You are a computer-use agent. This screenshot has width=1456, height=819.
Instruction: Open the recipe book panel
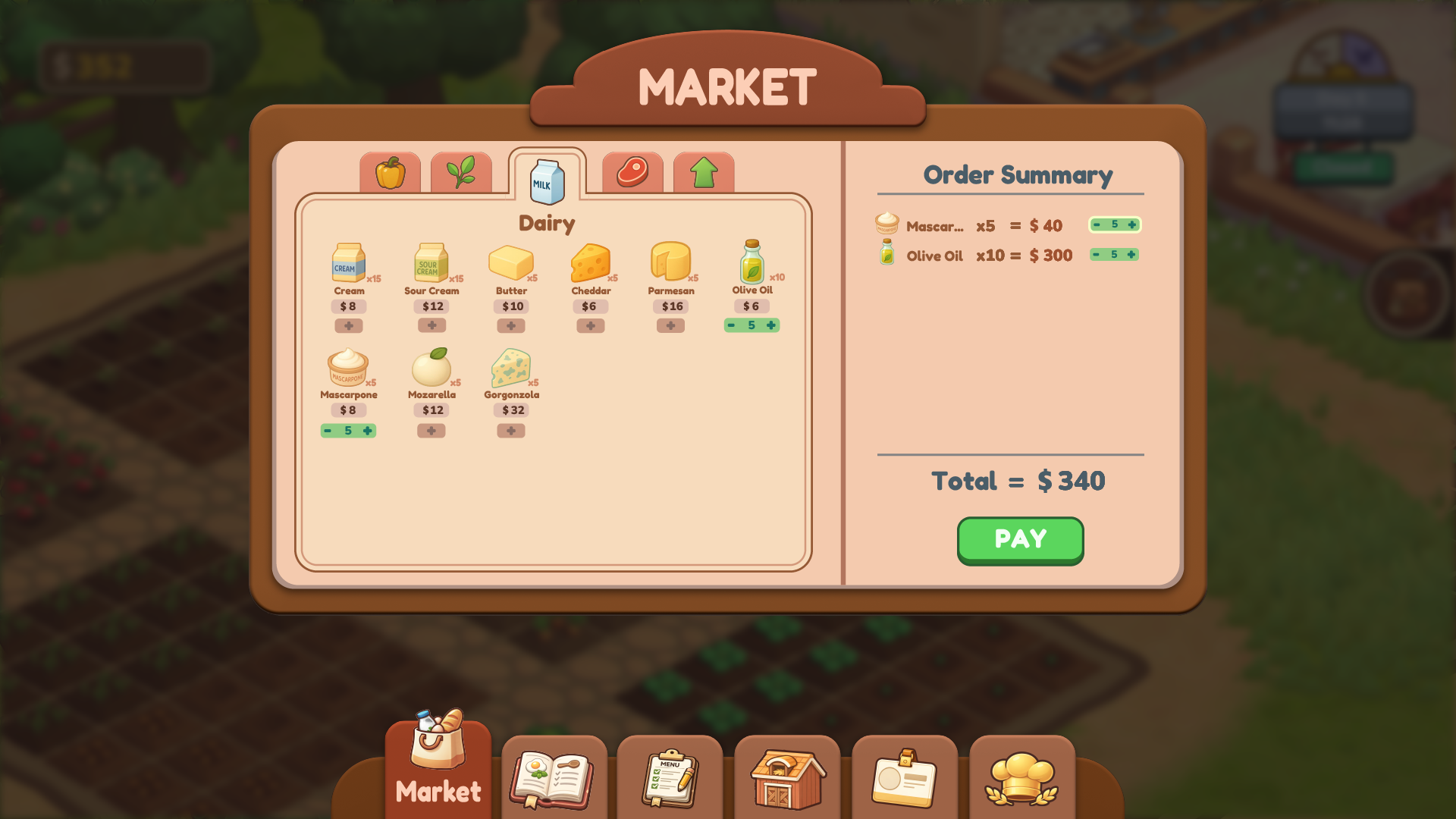click(x=553, y=777)
